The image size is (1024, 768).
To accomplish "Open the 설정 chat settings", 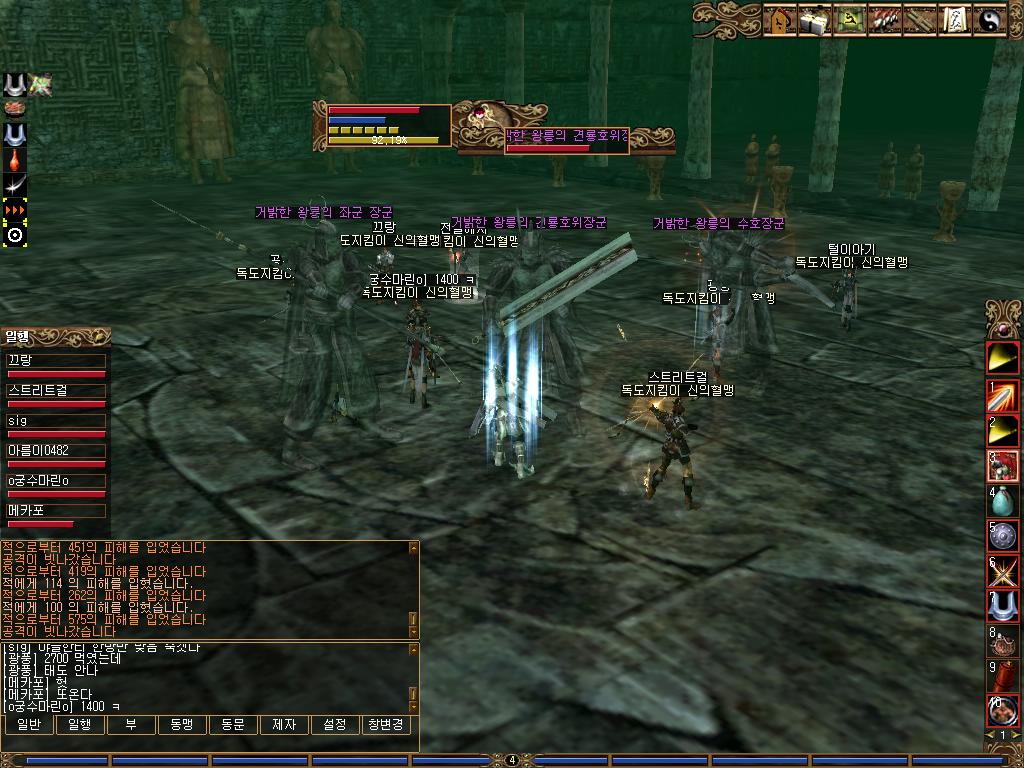I will [x=335, y=724].
